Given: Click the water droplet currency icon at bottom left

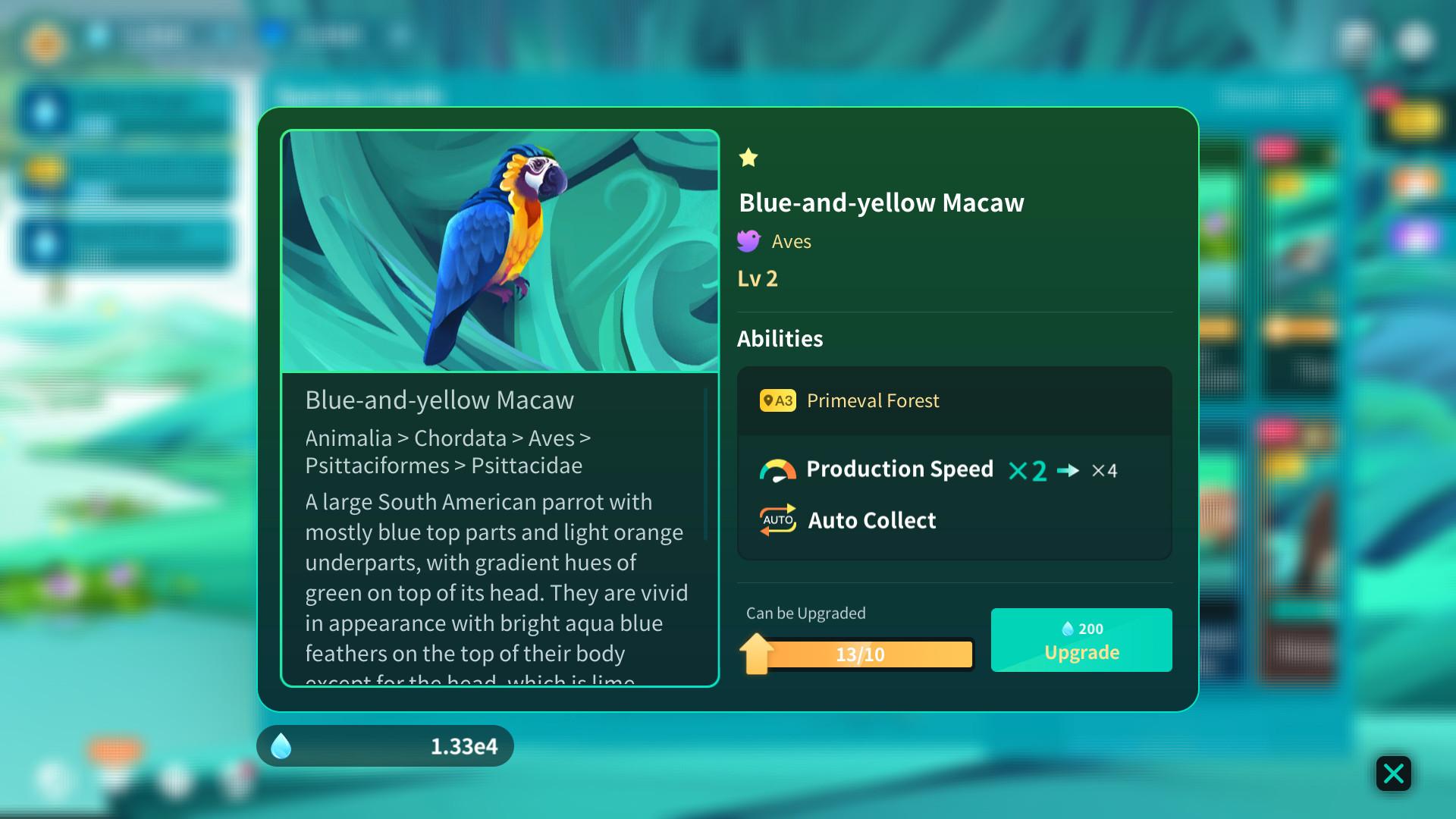Looking at the screenshot, I should click(282, 746).
